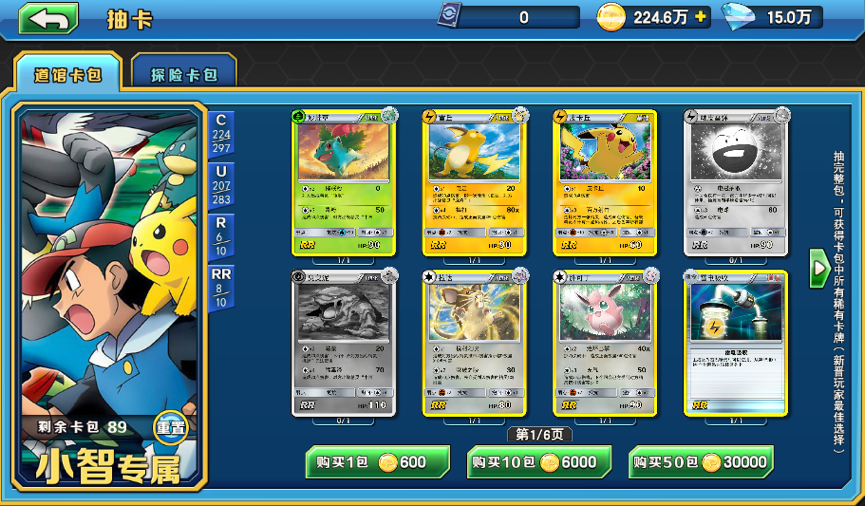Open the 探险卡包 tab
Screen dimensions: 865x506
coord(184,74)
